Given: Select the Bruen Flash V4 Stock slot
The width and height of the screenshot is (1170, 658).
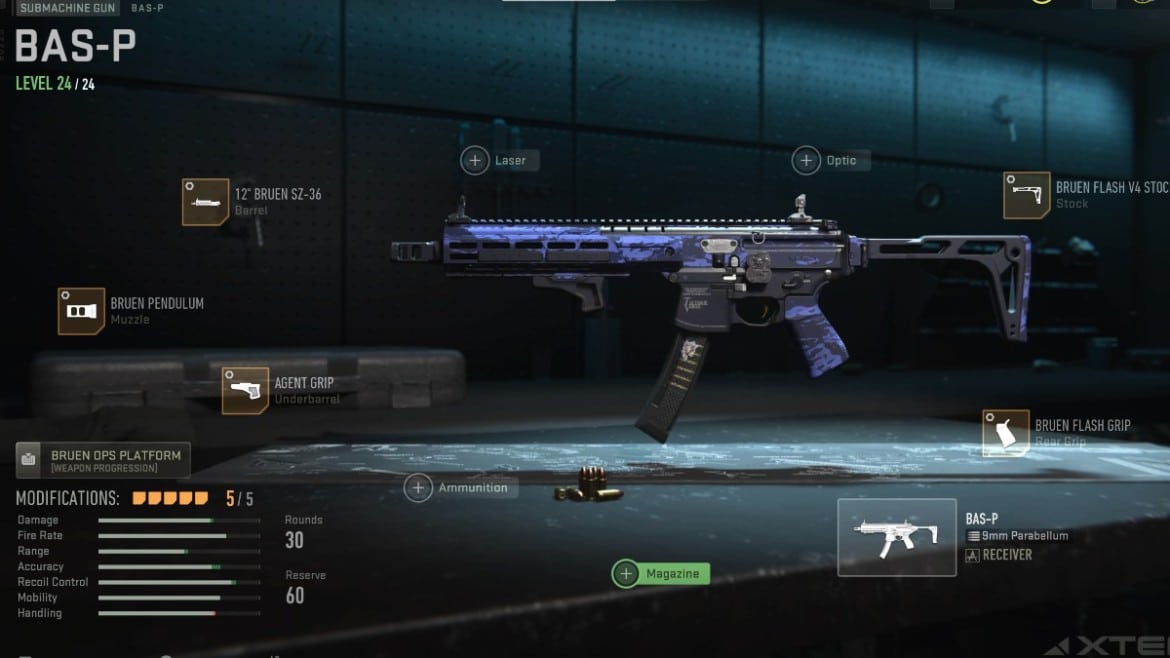Looking at the screenshot, I should (1027, 195).
